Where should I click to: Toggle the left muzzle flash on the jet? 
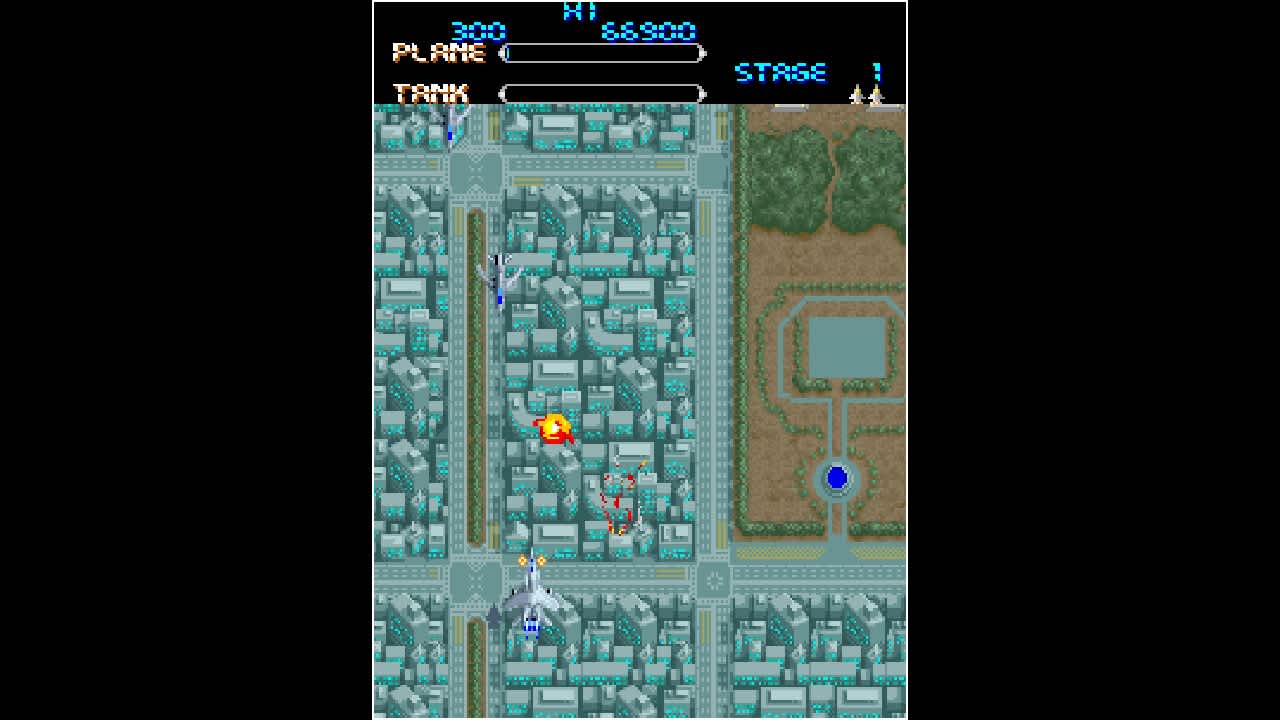click(x=521, y=560)
